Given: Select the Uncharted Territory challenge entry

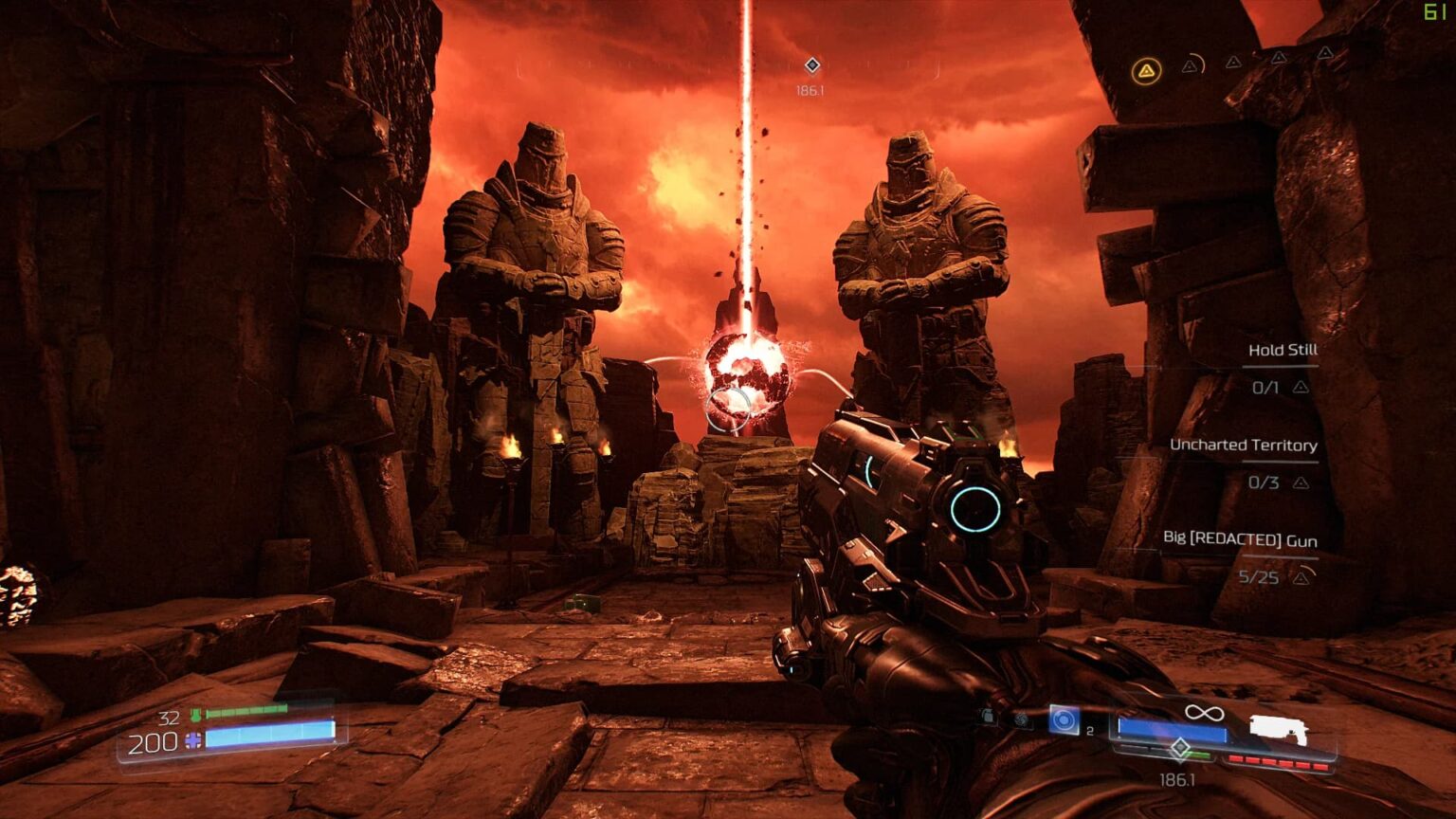Looking at the screenshot, I should [x=1242, y=444].
